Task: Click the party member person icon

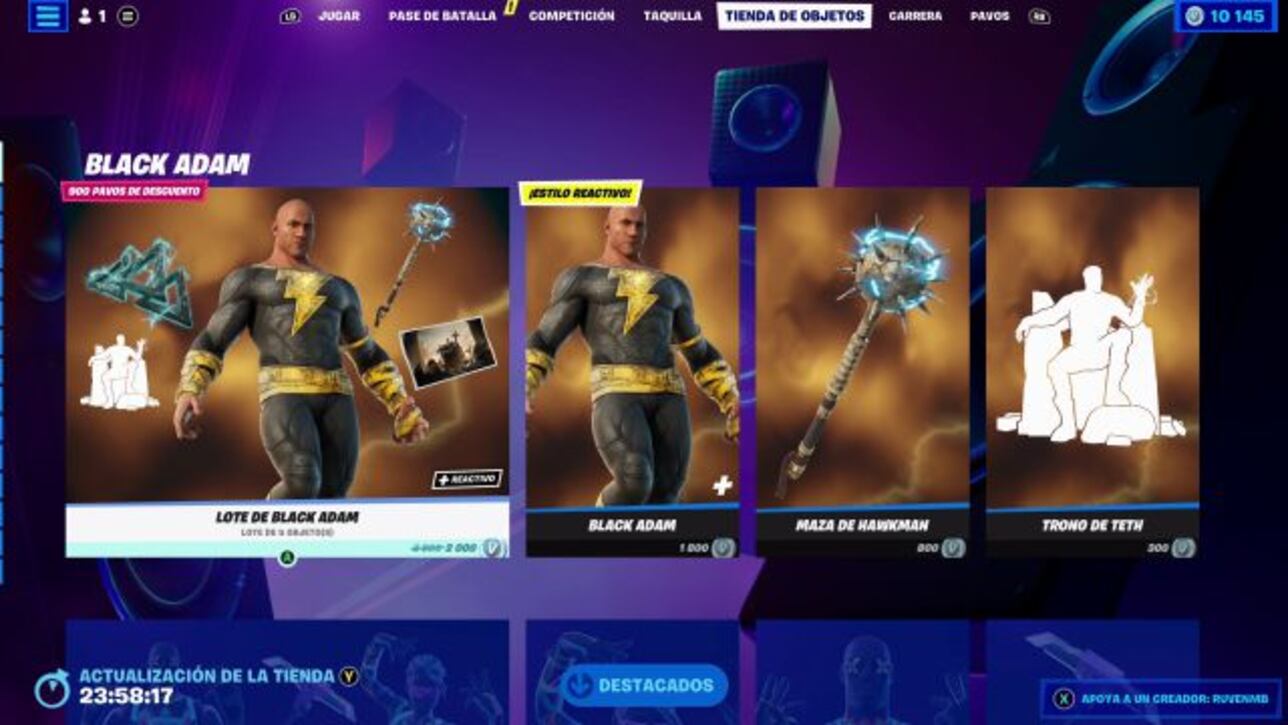Action: click(x=87, y=15)
